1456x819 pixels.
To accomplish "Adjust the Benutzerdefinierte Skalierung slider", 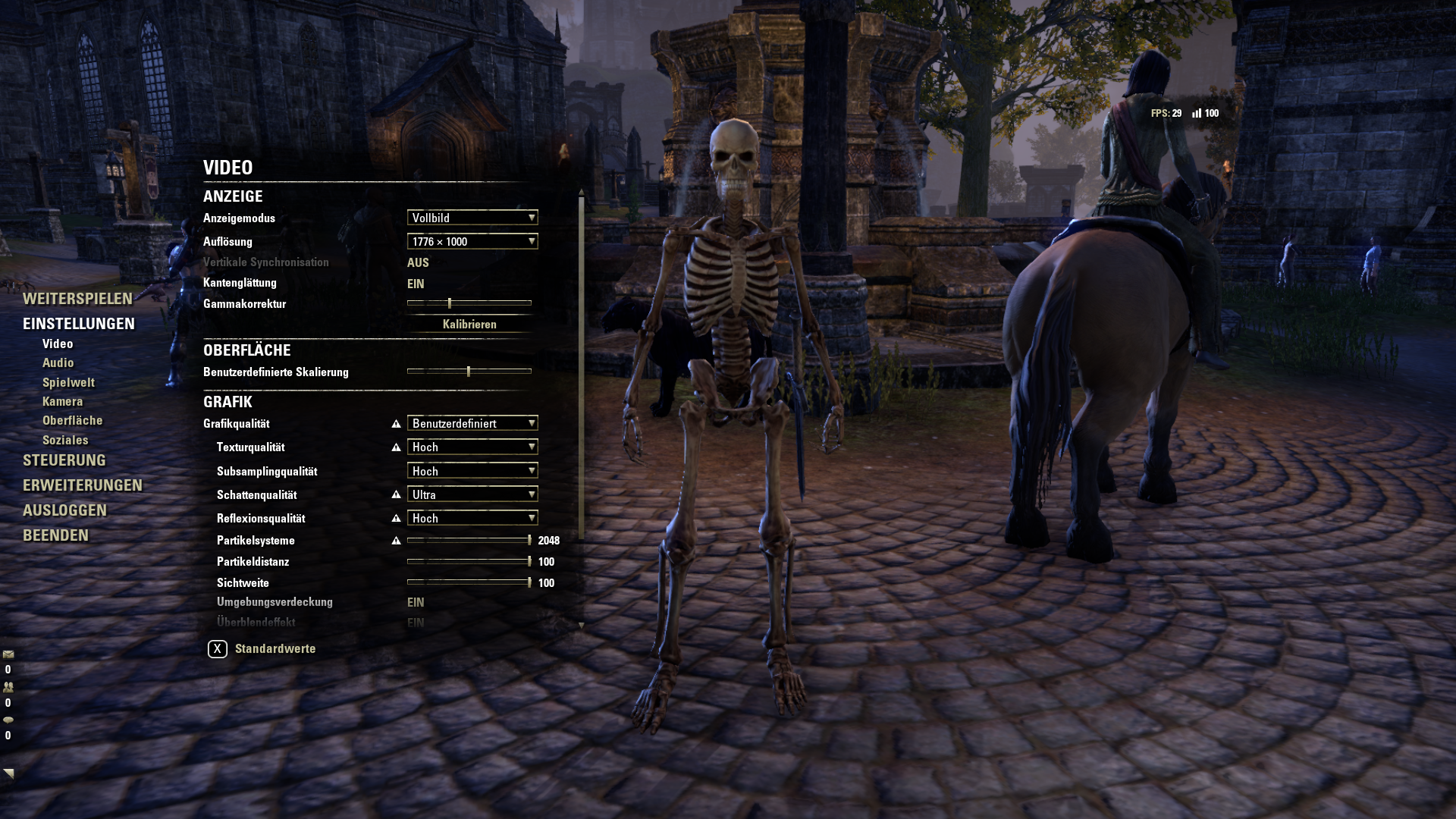I will [469, 372].
